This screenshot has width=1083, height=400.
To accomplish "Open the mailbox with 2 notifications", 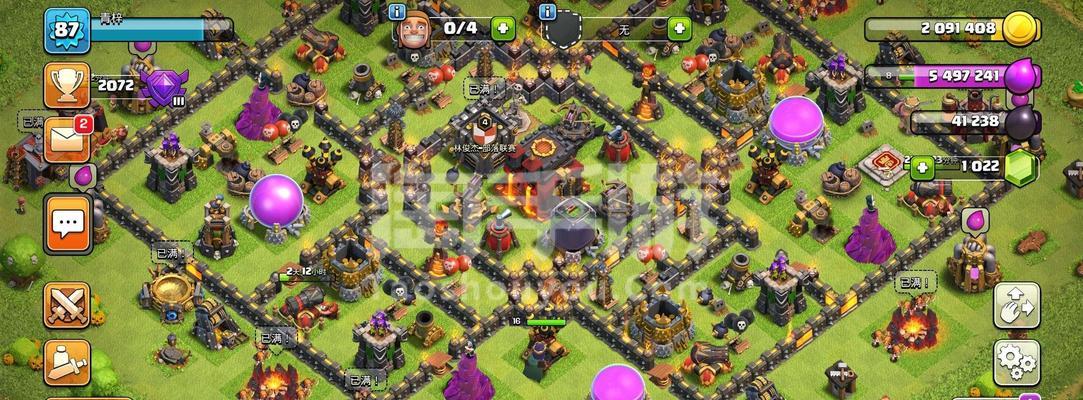I will click(67, 140).
